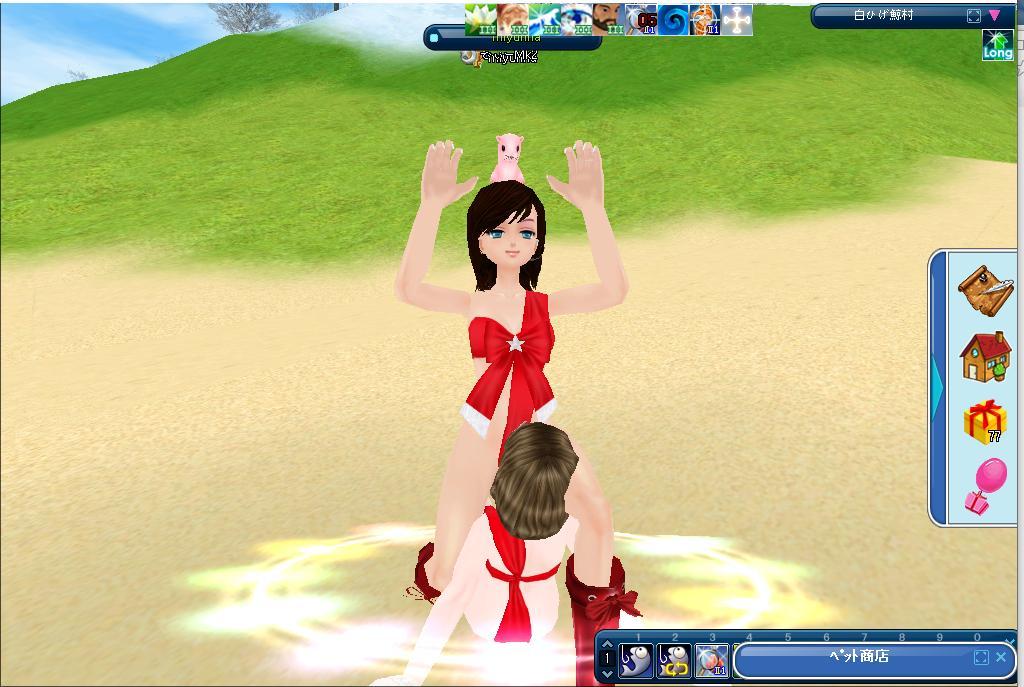
Task: Click the blue spiral swirl buff icon
Action: coord(673,19)
